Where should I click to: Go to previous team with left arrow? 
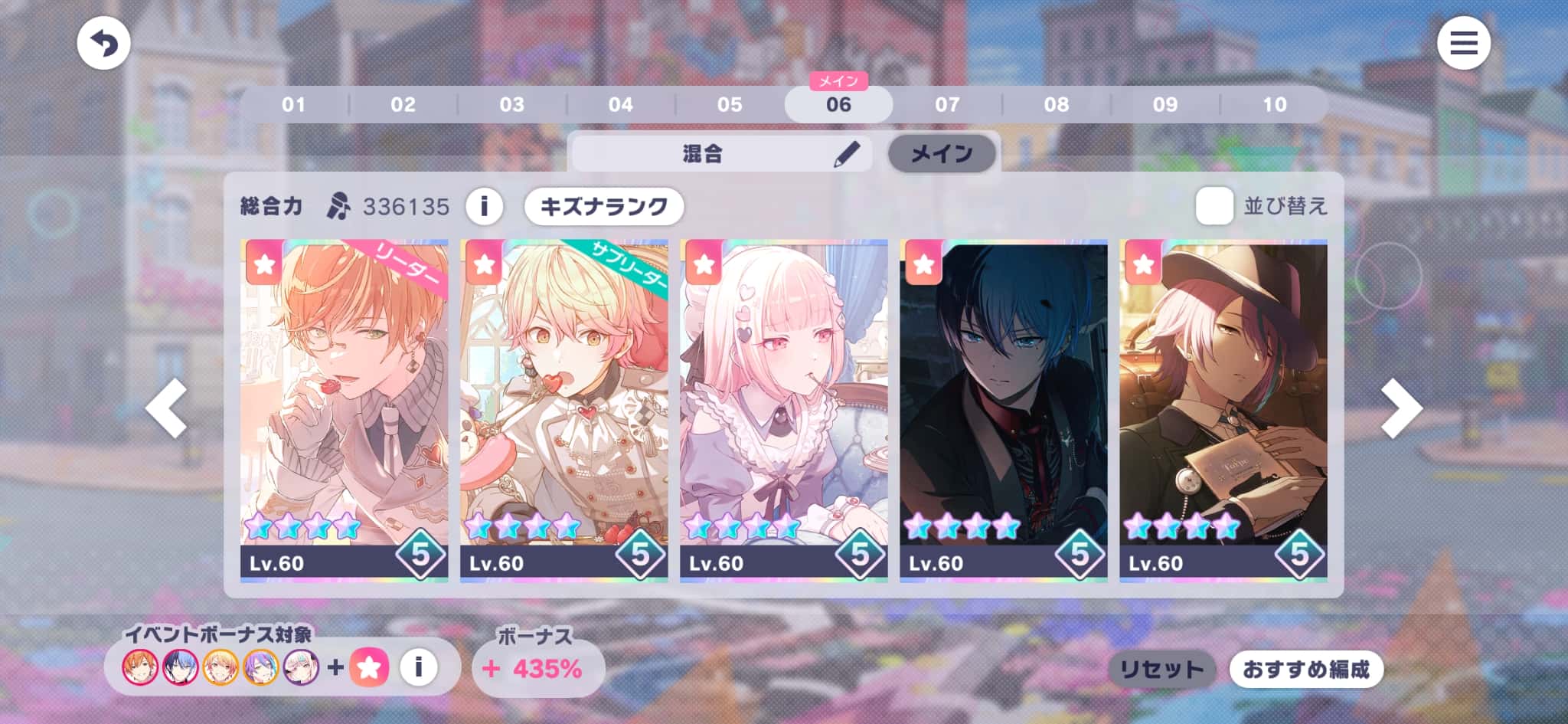pos(167,408)
